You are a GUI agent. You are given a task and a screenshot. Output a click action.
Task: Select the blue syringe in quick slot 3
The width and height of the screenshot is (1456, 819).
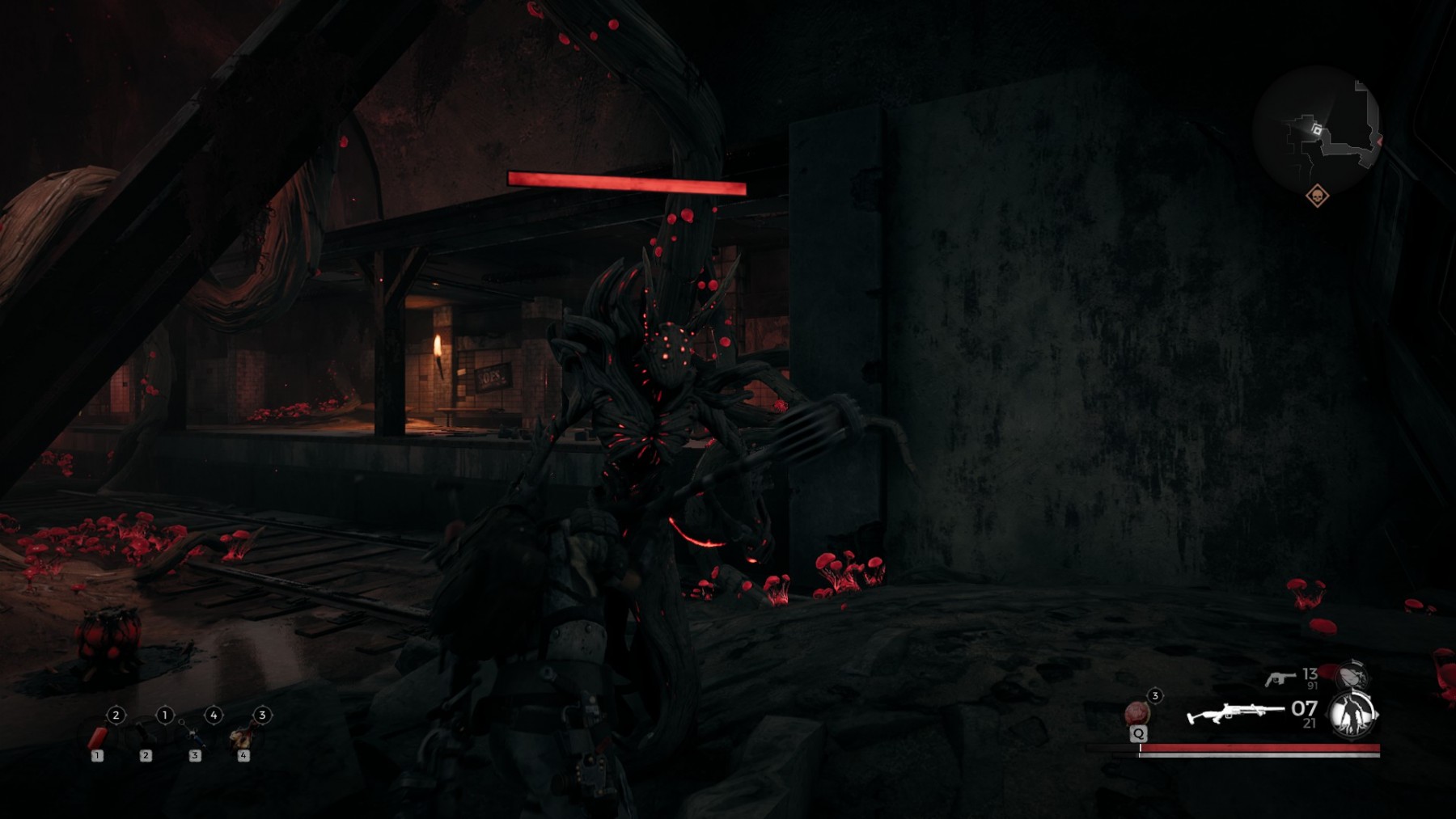click(194, 737)
